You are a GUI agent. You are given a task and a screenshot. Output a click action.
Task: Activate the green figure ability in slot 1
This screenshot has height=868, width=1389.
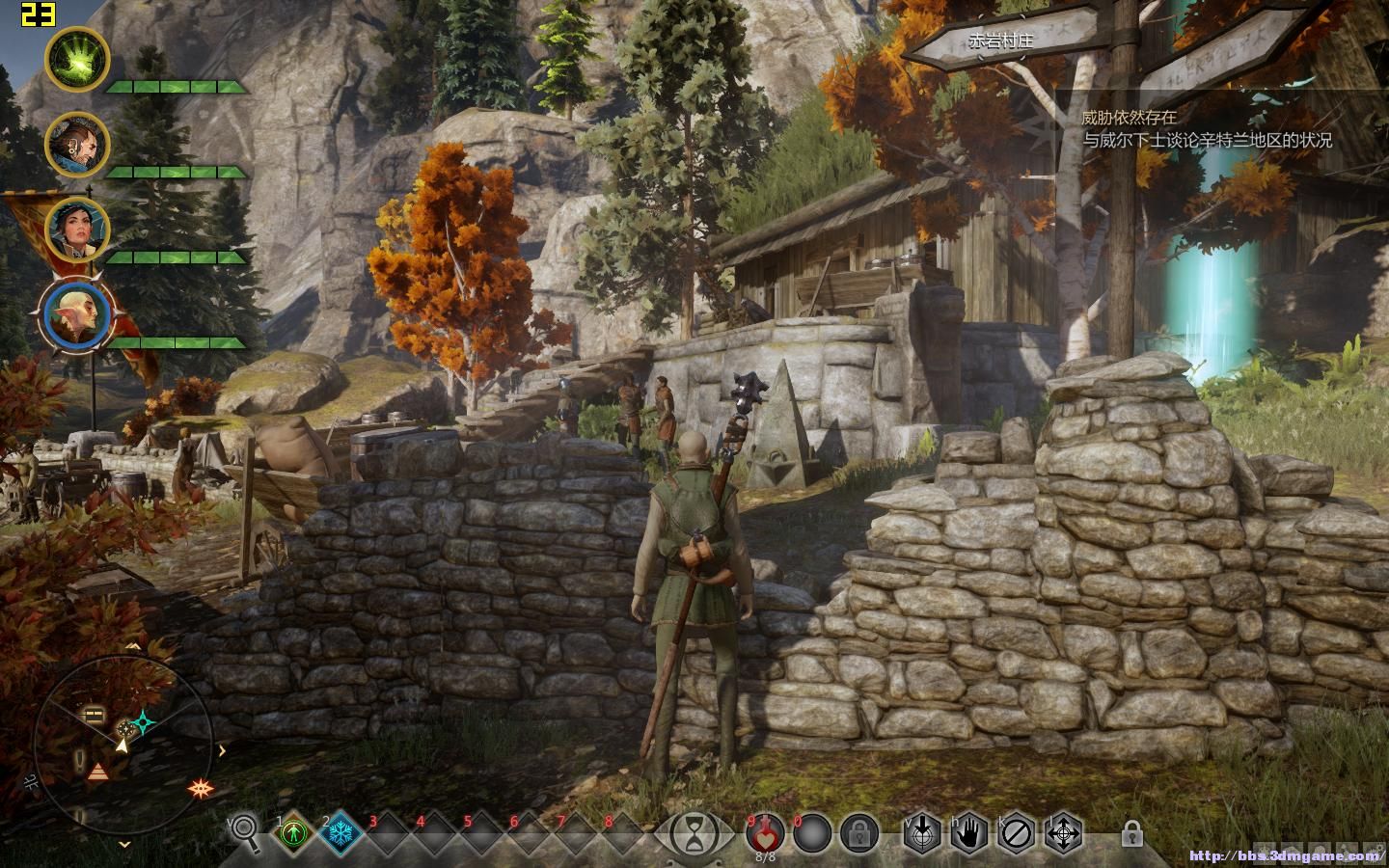coord(293,832)
